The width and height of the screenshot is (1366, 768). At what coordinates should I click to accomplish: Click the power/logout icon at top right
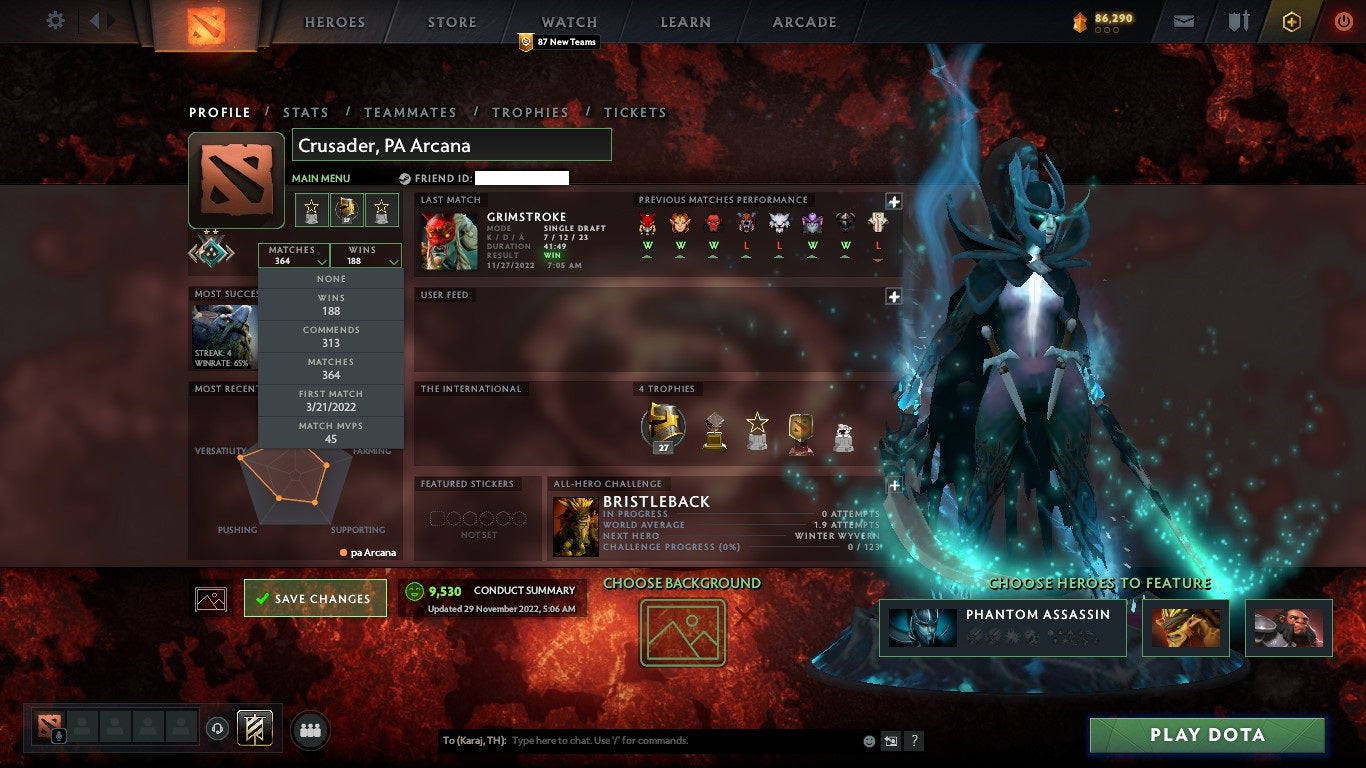click(1344, 19)
